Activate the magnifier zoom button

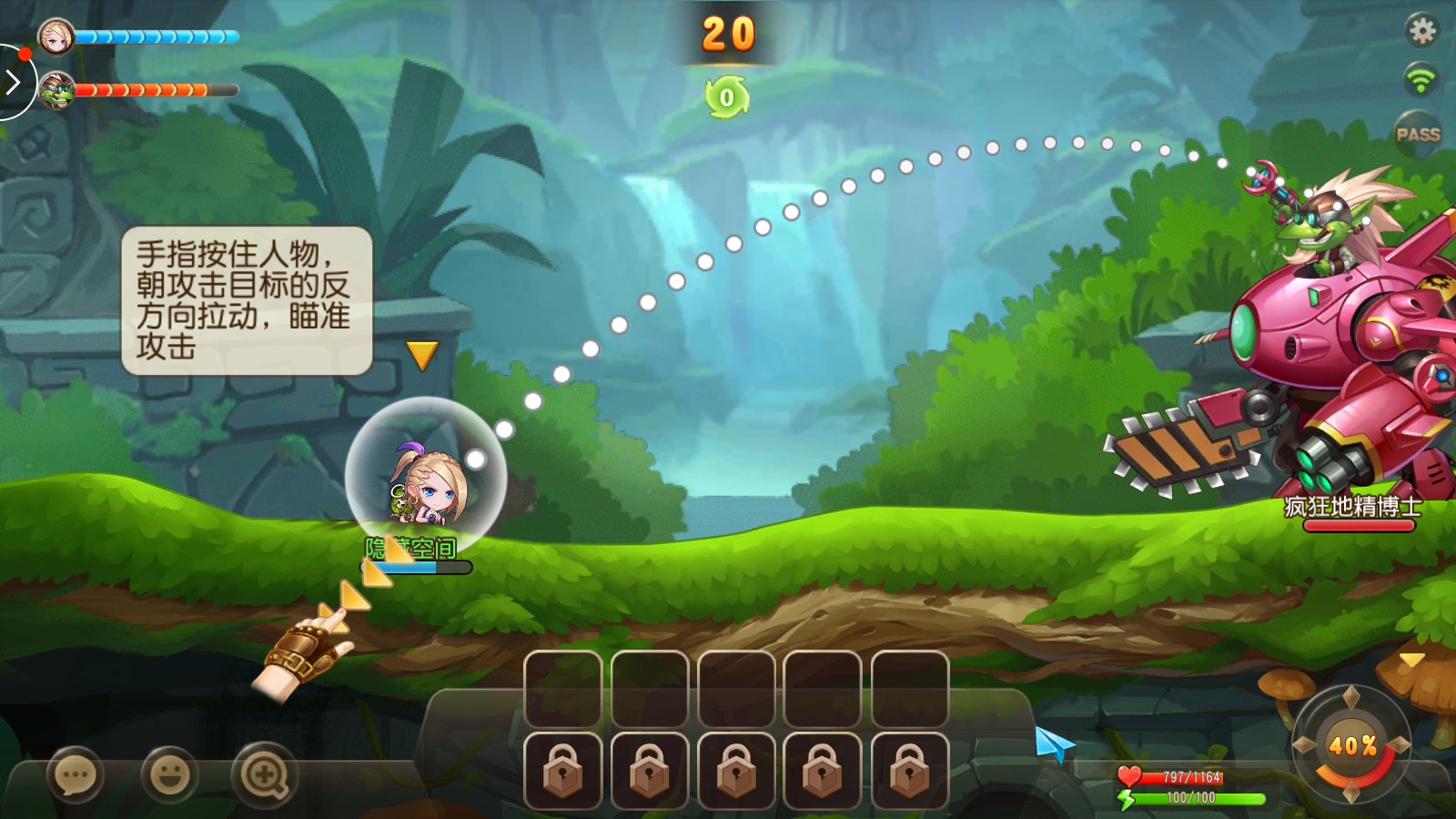(264, 776)
